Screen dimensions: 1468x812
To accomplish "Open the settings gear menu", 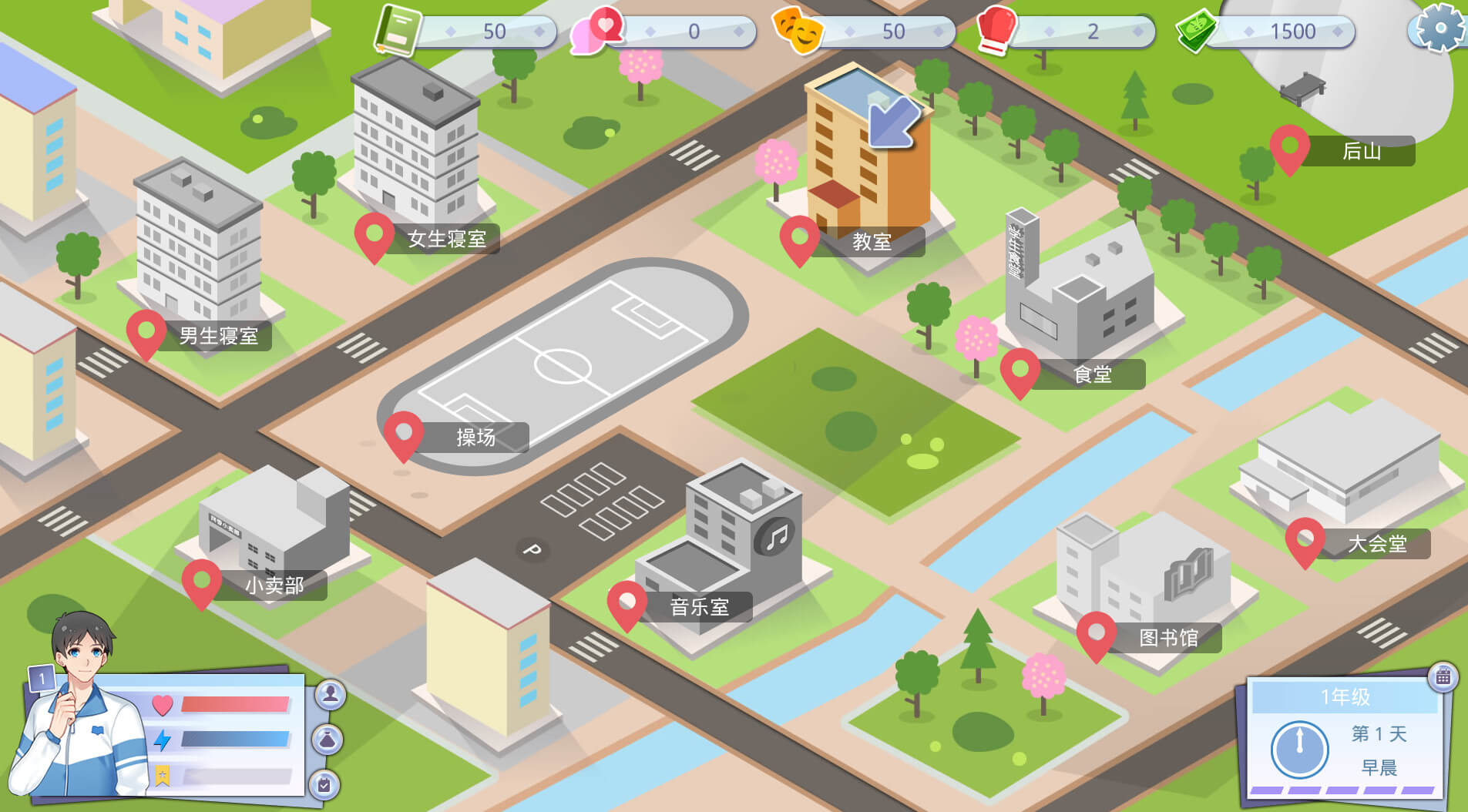I will click(1439, 29).
